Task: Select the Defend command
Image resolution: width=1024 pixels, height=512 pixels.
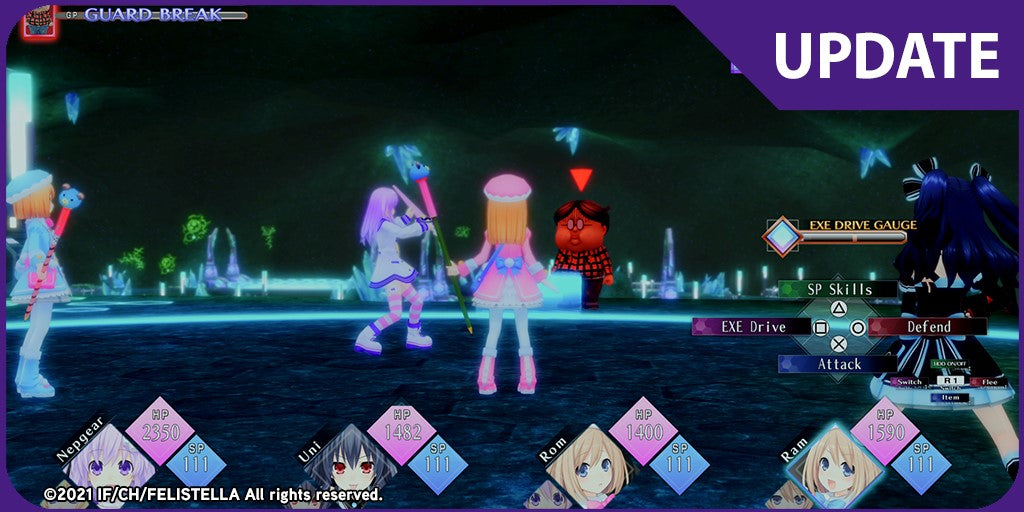Action: click(x=928, y=327)
